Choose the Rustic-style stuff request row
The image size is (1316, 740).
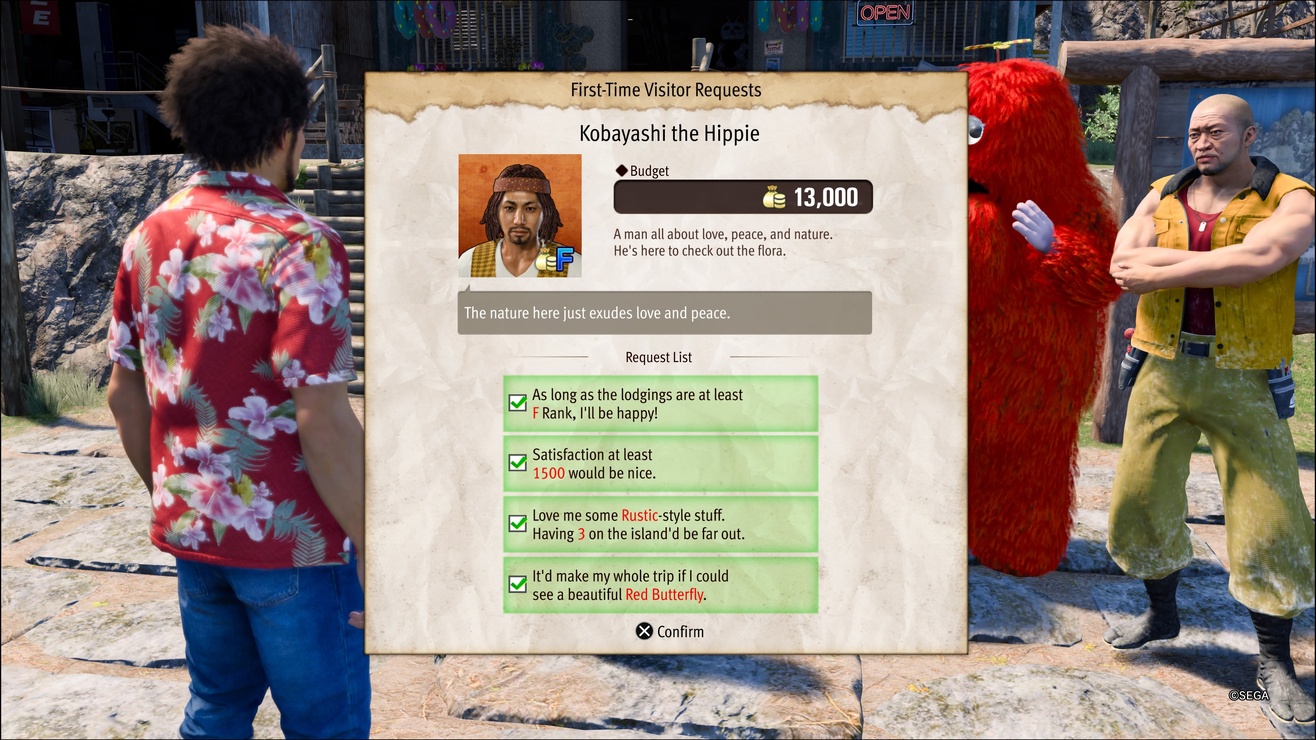[660, 524]
